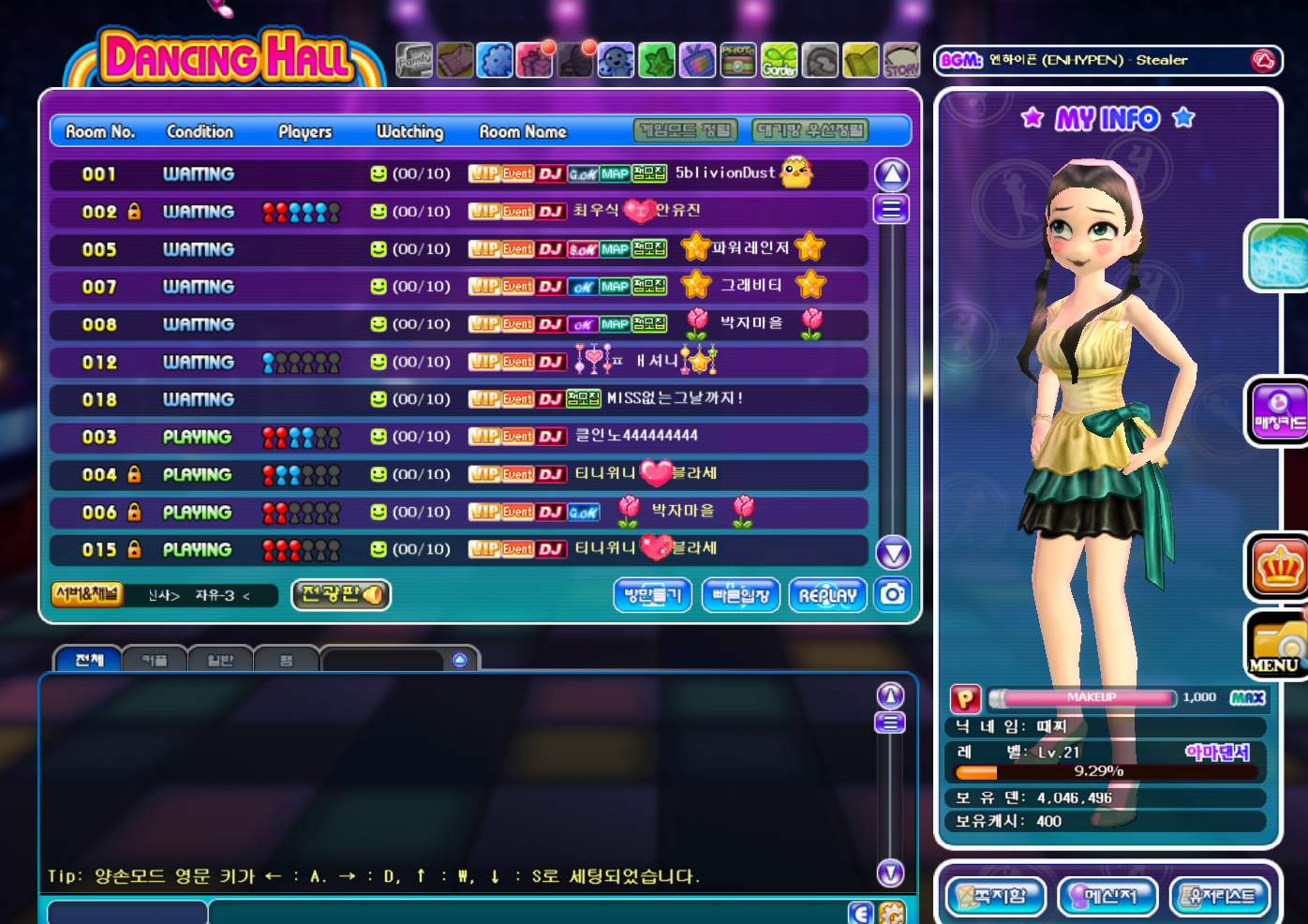Open the Photo album icon
The image size is (1308, 924).
(x=738, y=61)
